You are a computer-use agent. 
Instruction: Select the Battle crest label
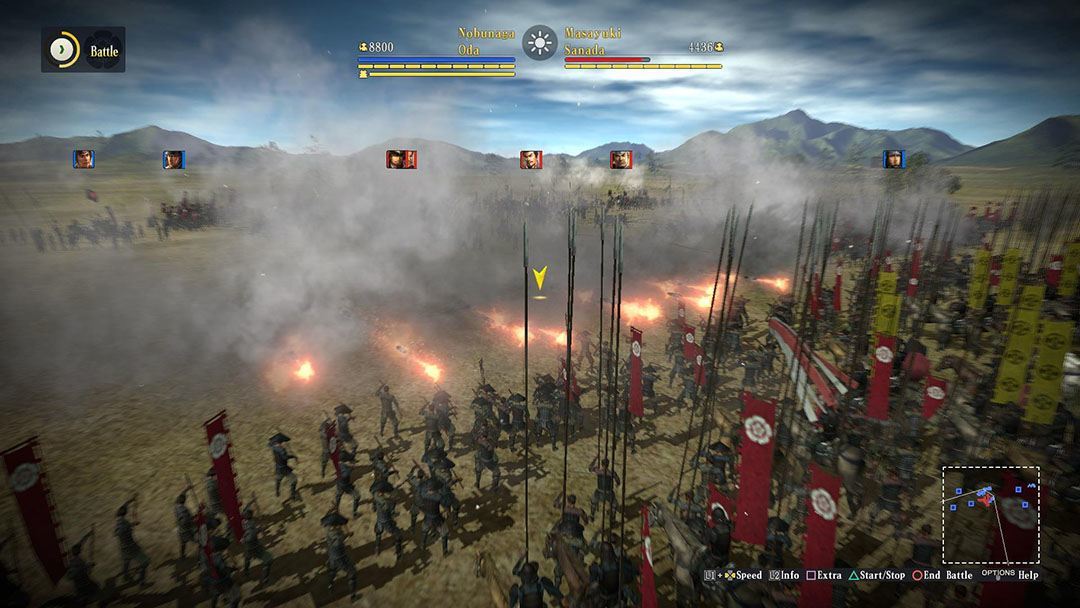point(103,50)
